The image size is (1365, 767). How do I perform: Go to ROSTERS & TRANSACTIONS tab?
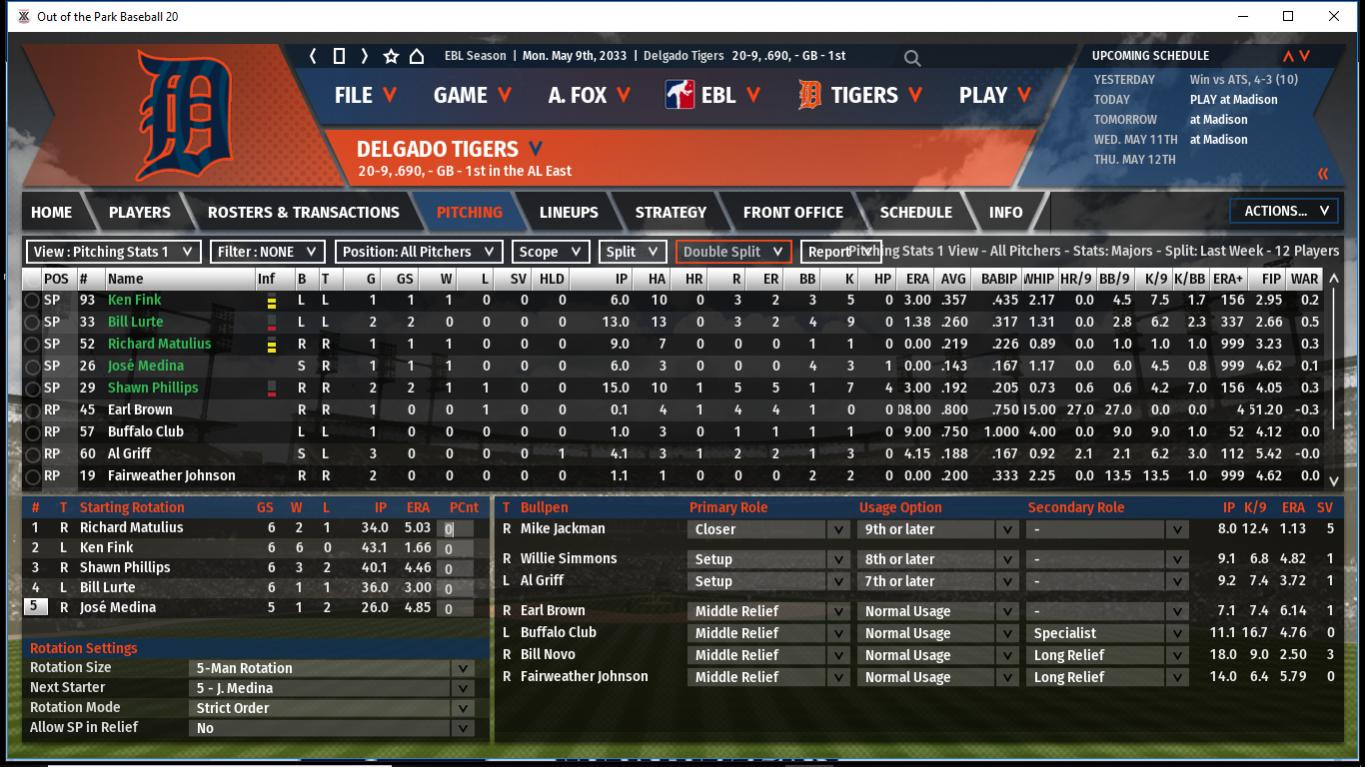click(303, 212)
